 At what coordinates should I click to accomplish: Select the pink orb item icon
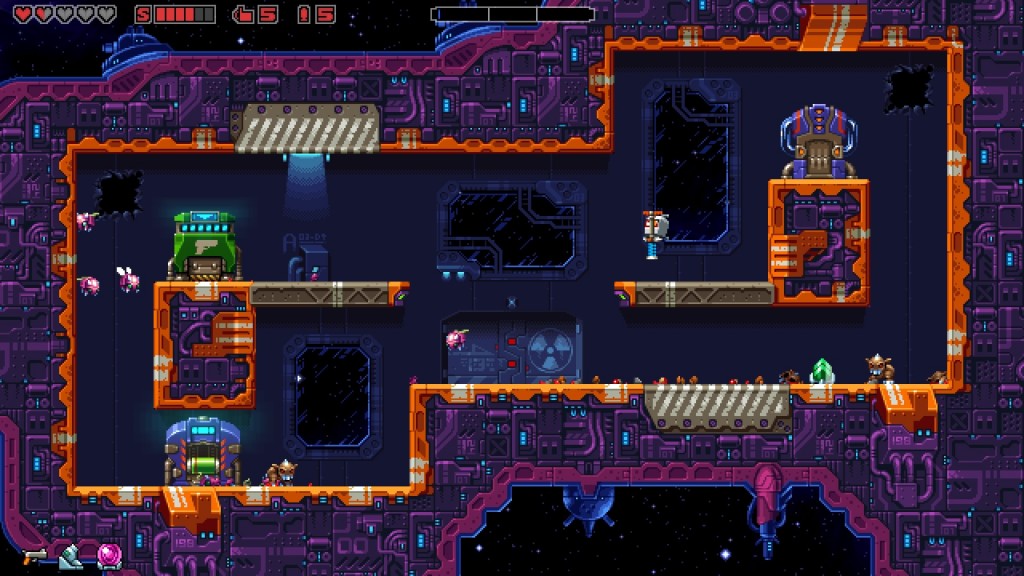point(108,555)
